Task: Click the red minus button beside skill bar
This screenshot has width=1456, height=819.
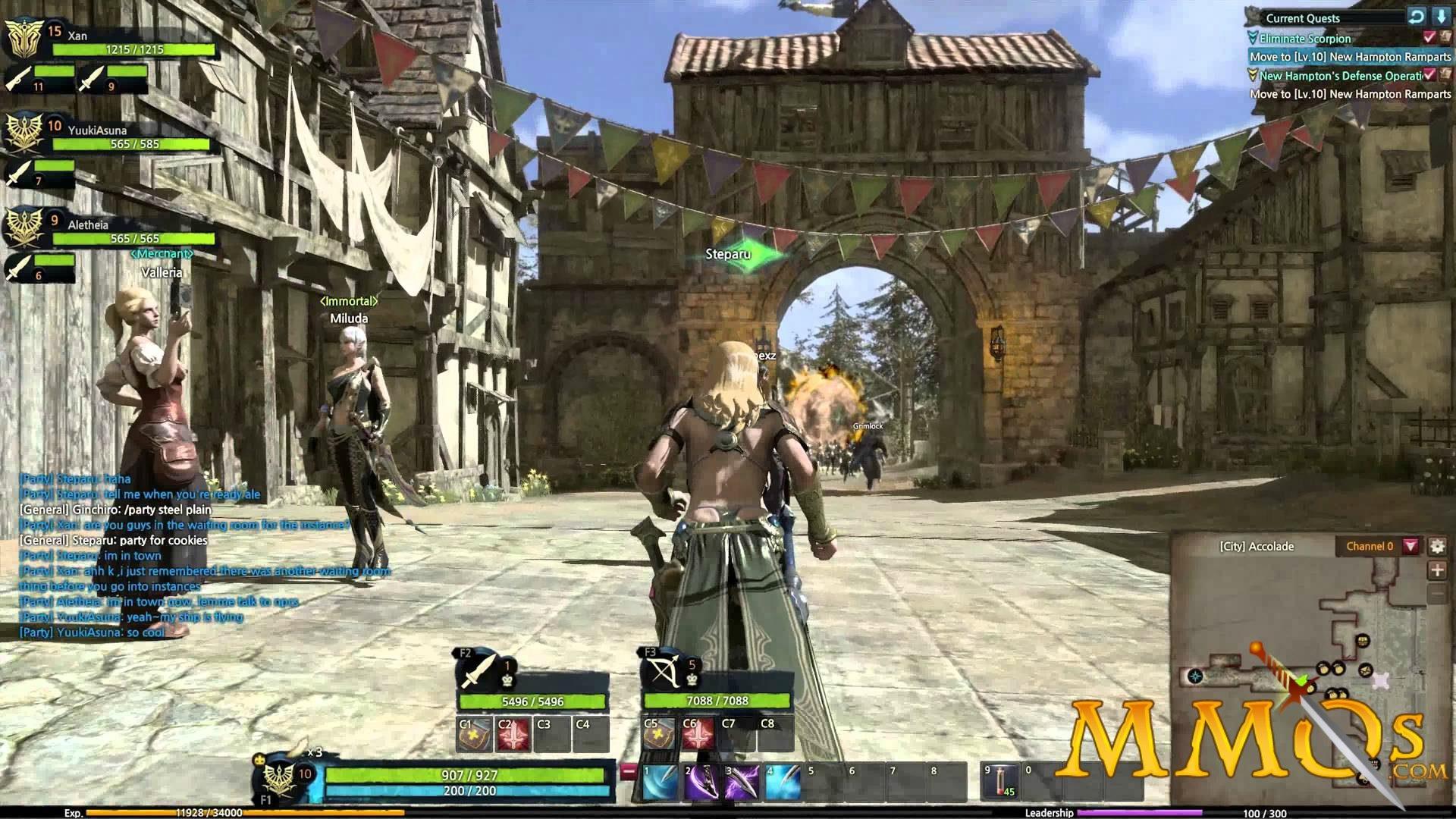Action: [x=628, y=772]
